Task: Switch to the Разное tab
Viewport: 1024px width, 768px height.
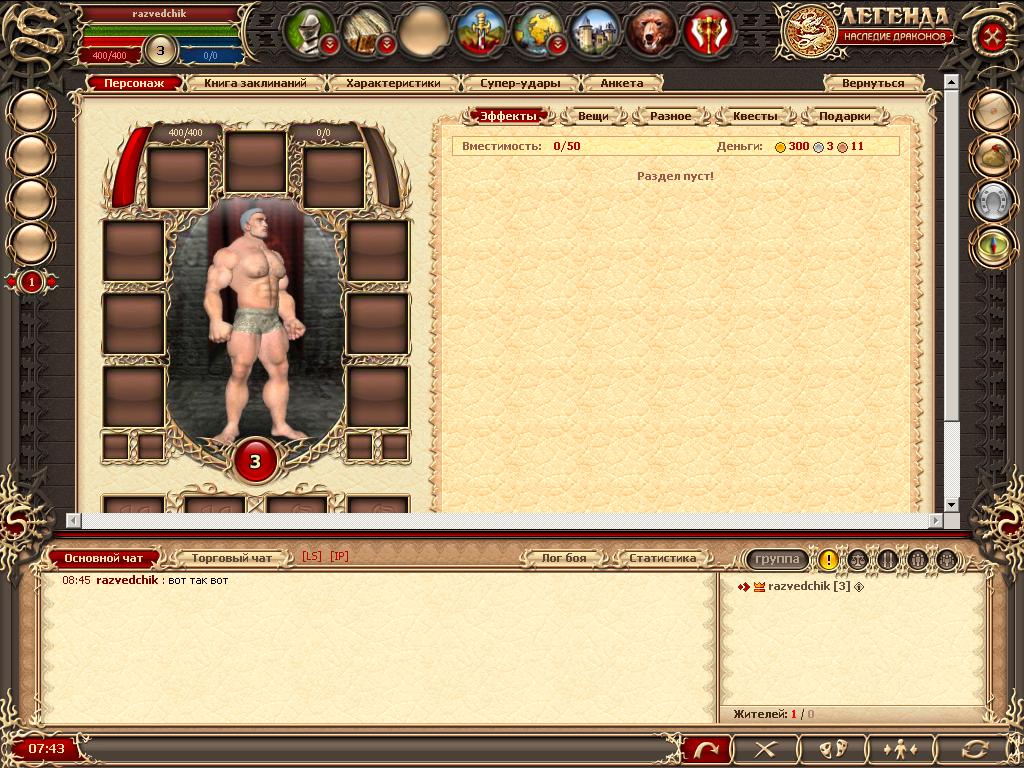Action: 670,116
